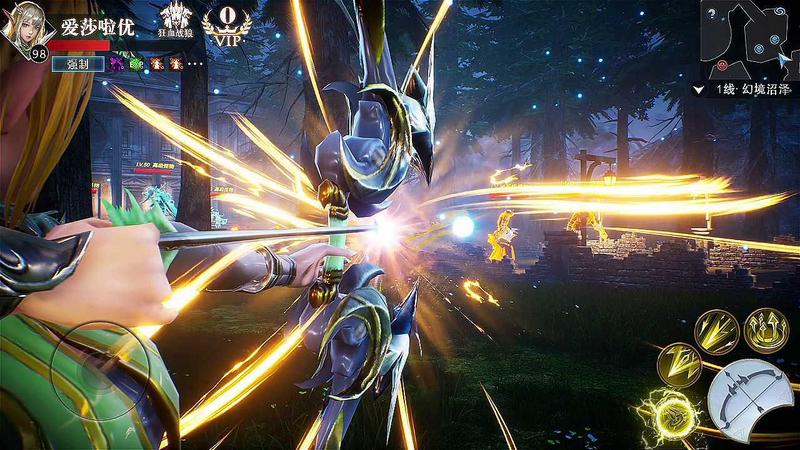Viewport: 800px width, 450px height.
Task: Expand the buff list ellipsis
Action: pos(196,63)
